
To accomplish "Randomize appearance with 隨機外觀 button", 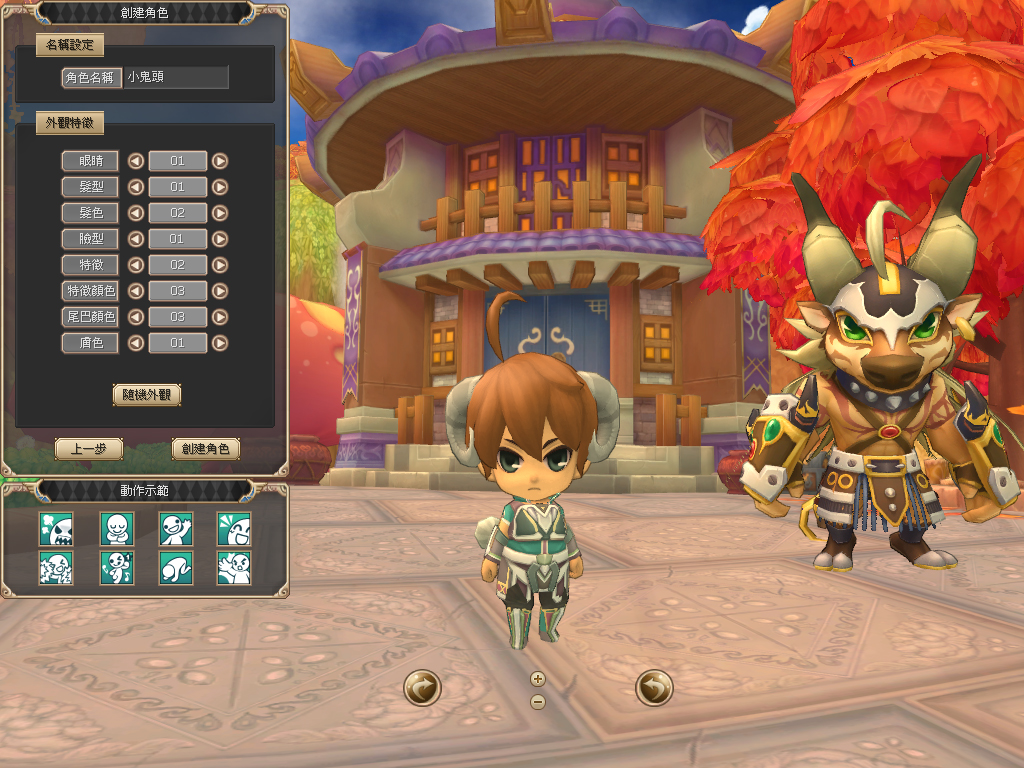I will click(147, 394).
